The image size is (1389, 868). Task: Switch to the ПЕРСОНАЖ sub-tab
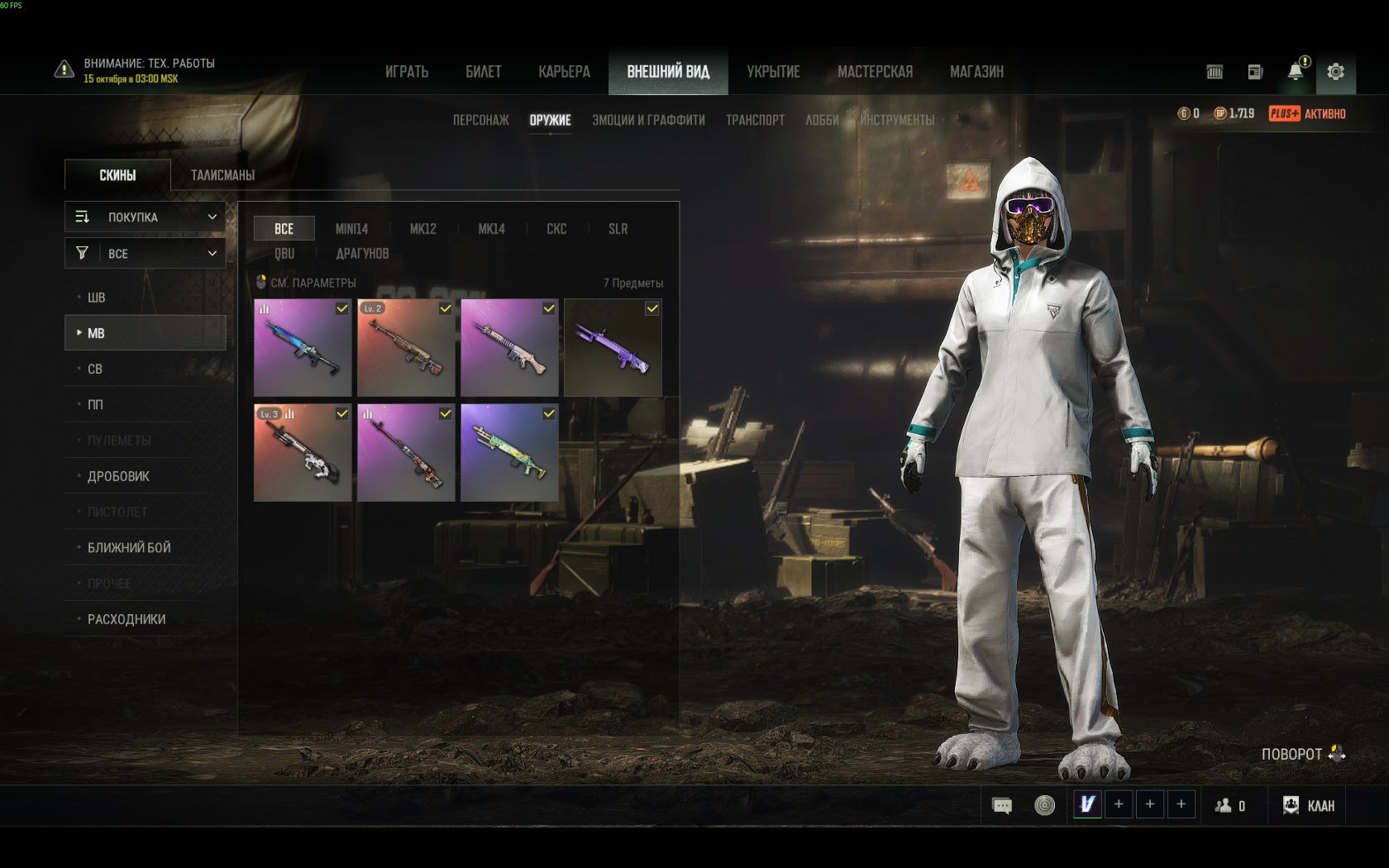pos(480,120)
